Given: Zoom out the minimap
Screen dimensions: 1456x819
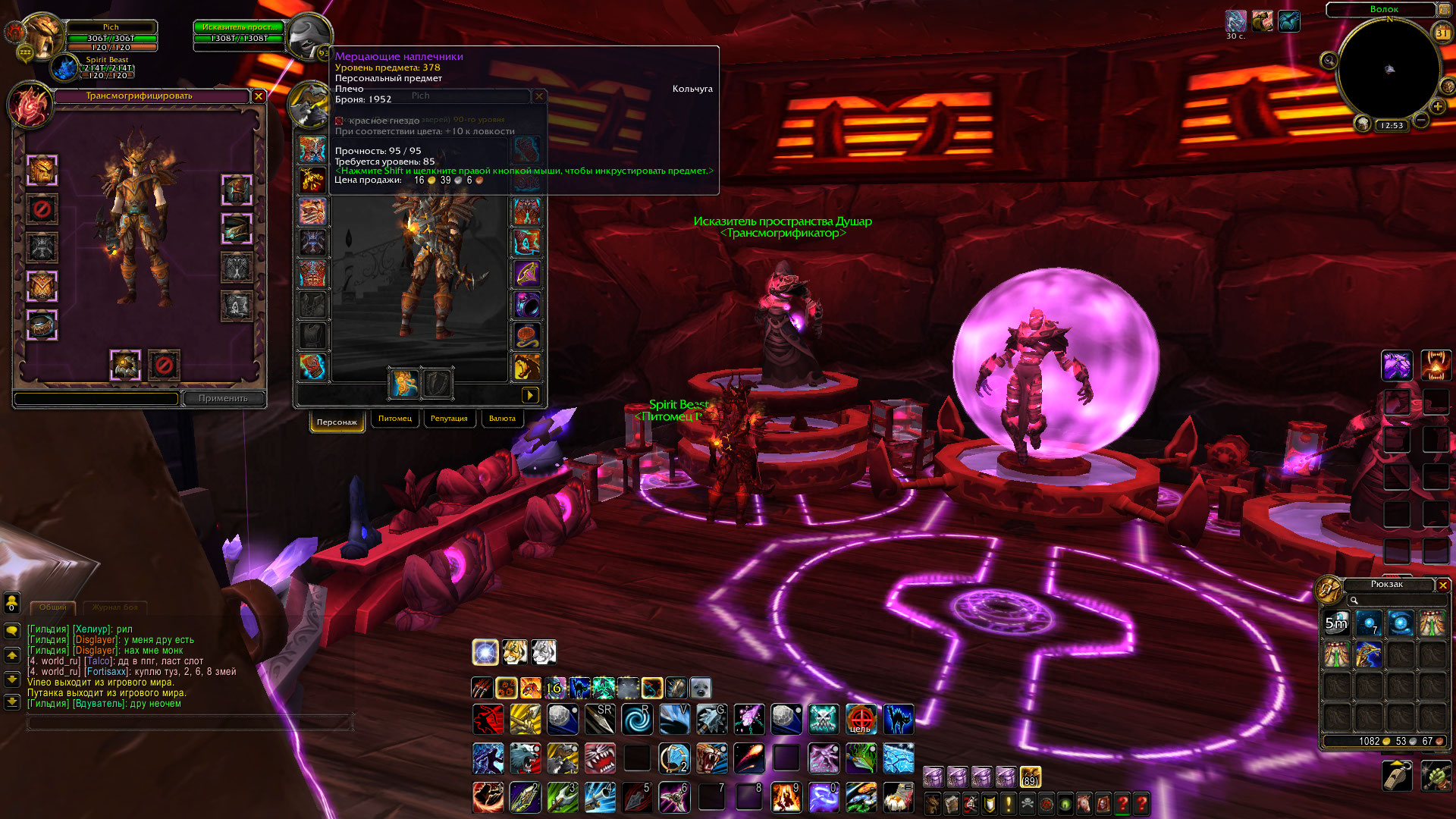Looking at the screenshot, I should (1421, 121).
